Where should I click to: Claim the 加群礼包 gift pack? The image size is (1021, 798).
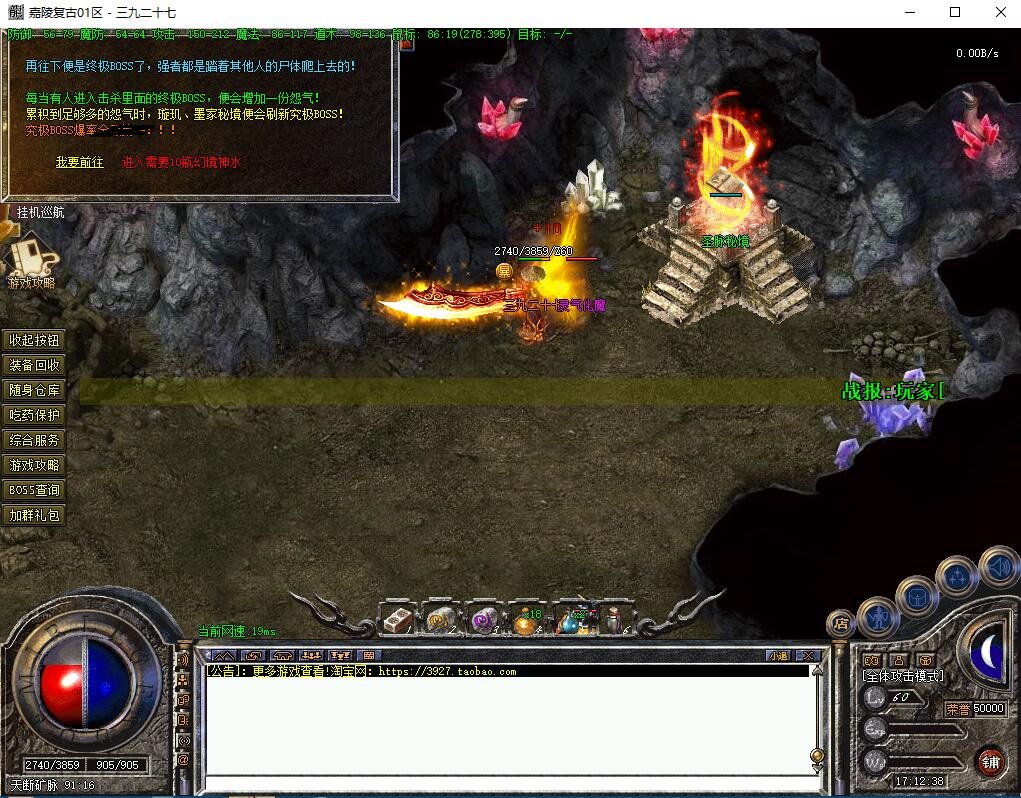35,515
